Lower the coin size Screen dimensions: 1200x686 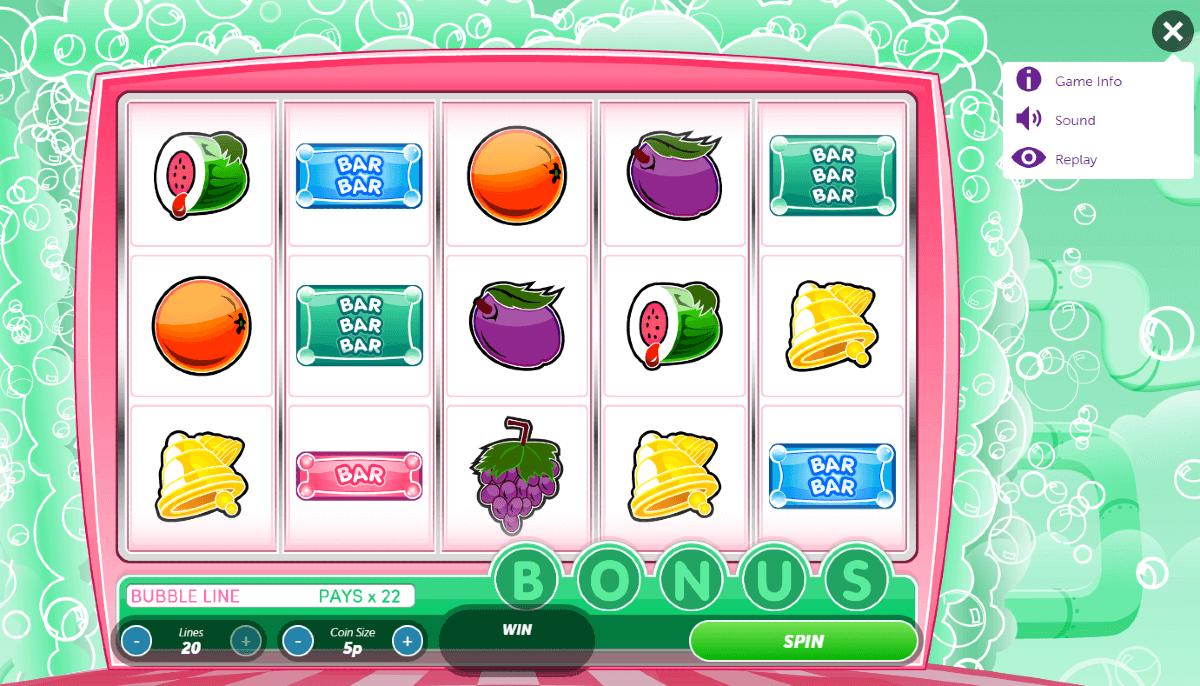point(298,641)
